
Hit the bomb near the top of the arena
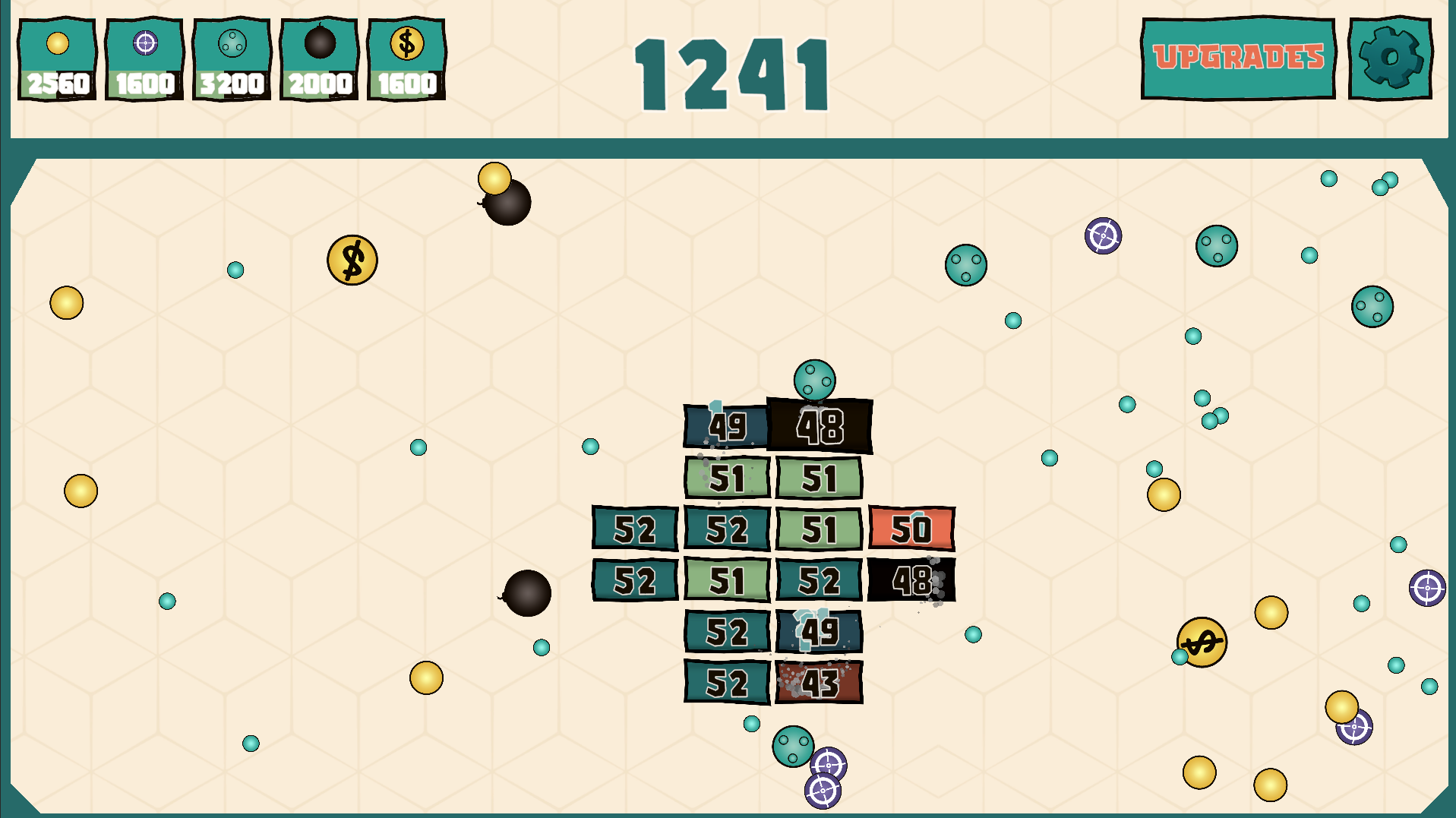[507, 204]
